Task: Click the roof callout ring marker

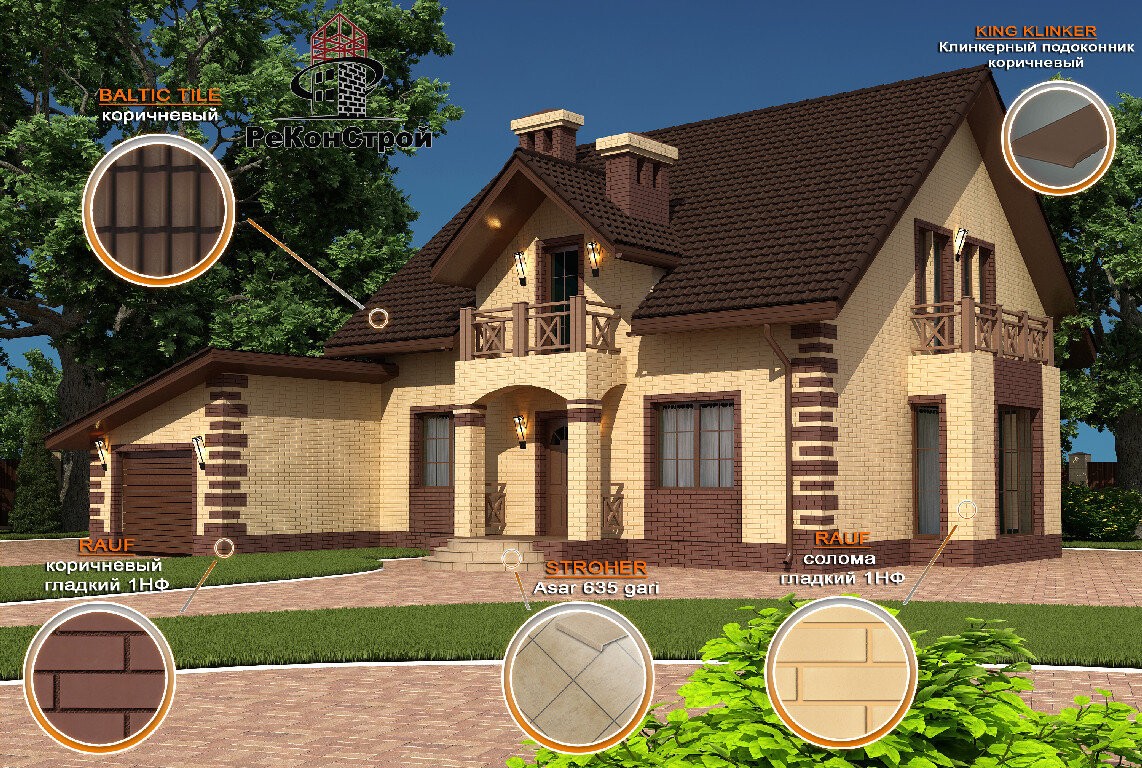Action: (x=378, y=318)
